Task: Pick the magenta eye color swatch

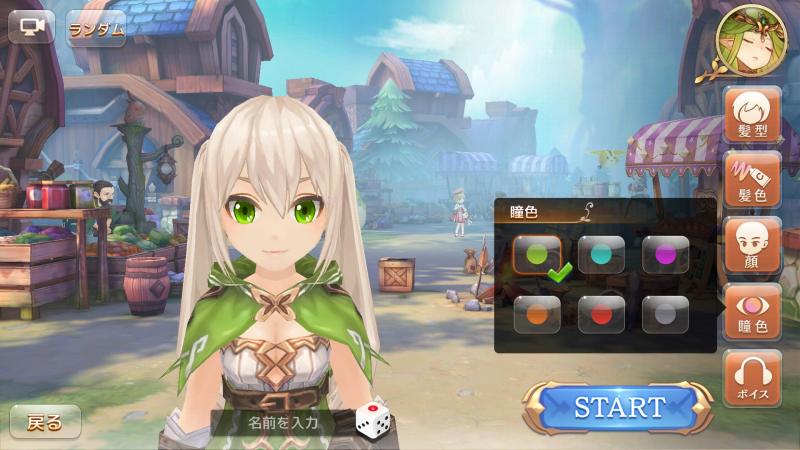Action: pos(665,255)
